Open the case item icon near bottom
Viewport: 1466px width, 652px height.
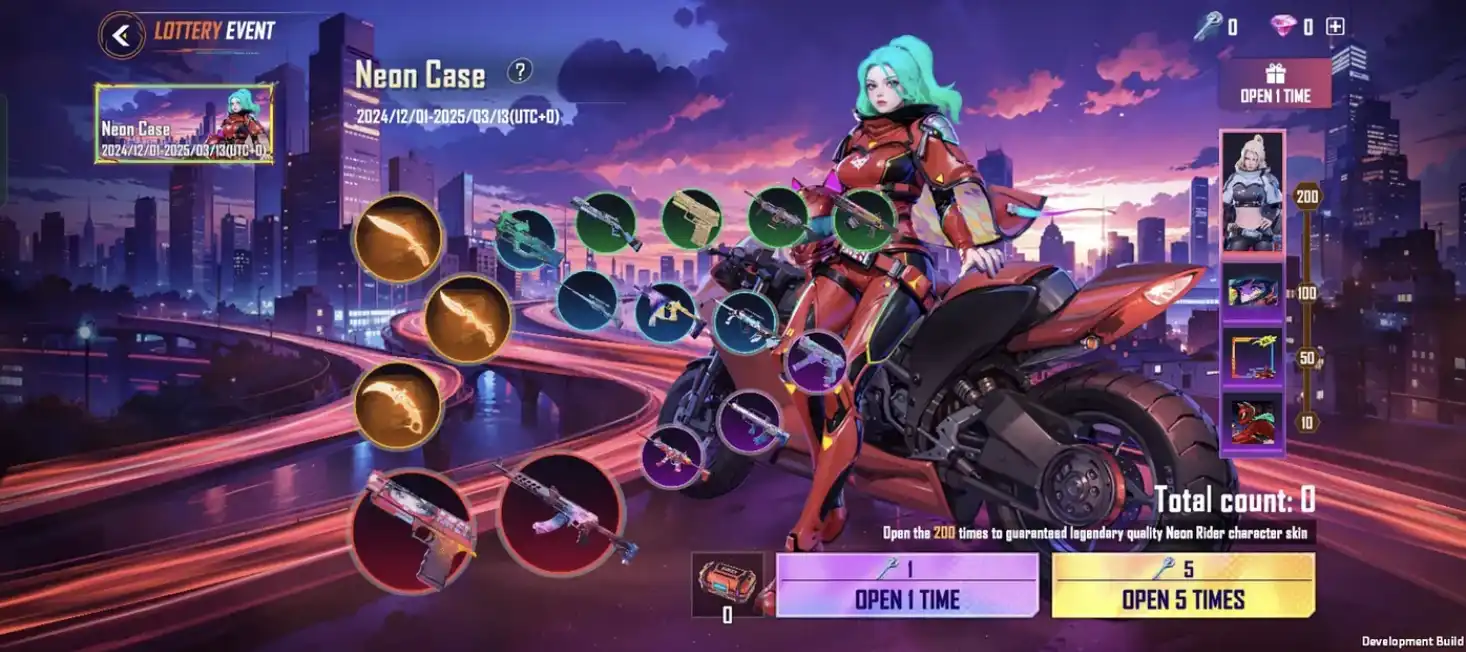coord(727,584)
